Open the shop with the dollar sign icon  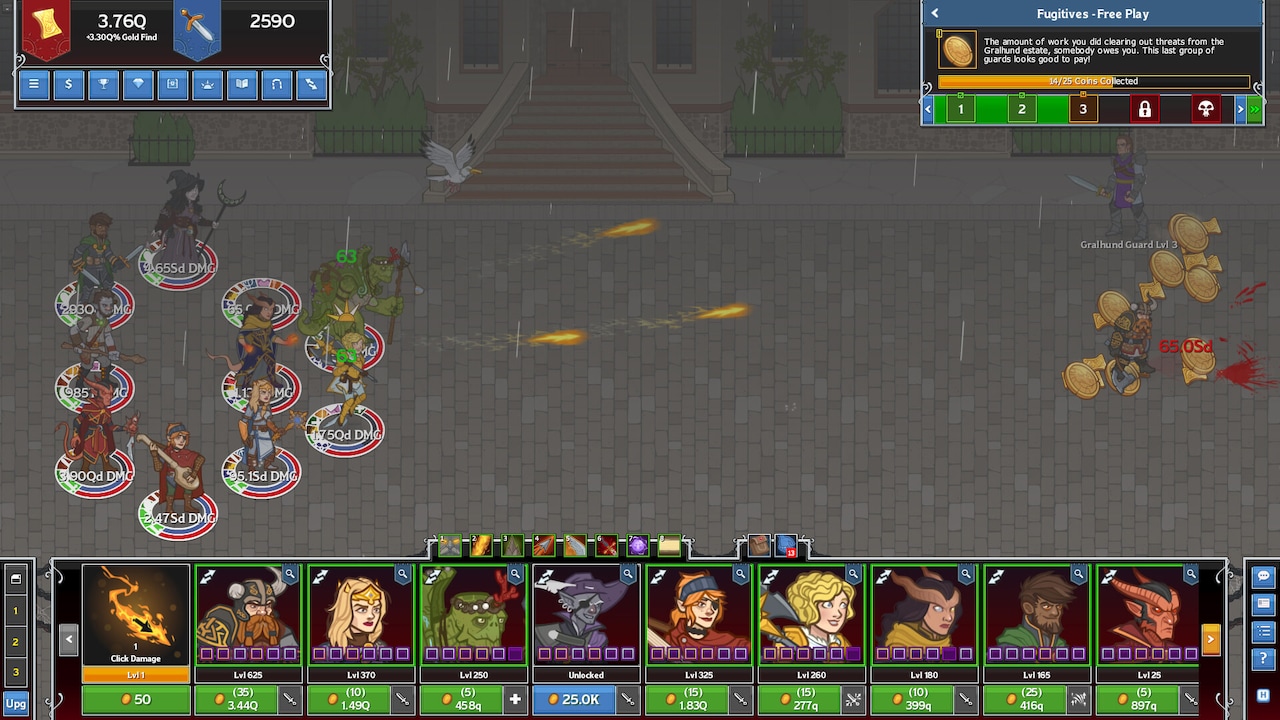68,85
